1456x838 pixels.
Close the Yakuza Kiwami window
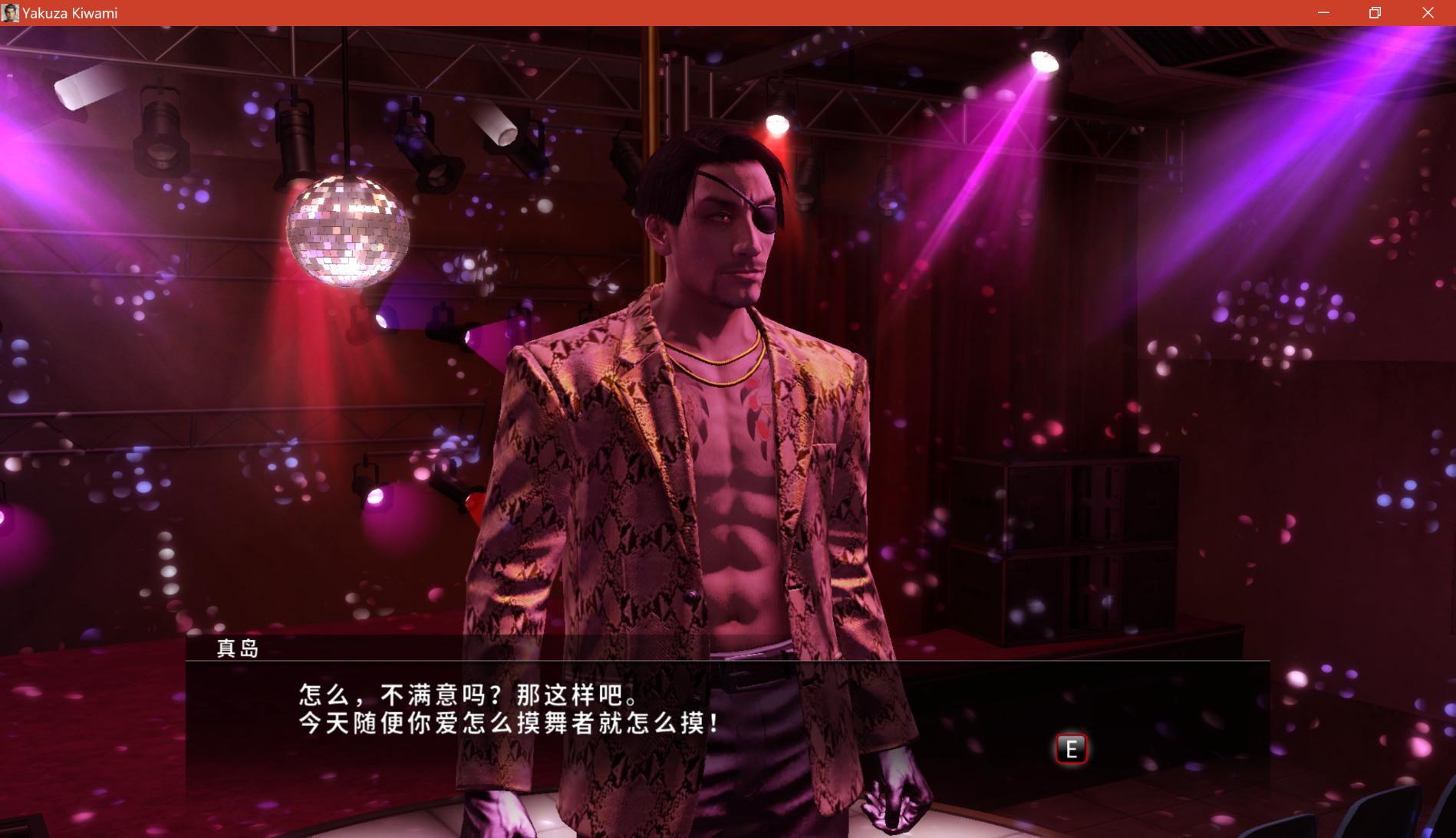[1428, 13]
